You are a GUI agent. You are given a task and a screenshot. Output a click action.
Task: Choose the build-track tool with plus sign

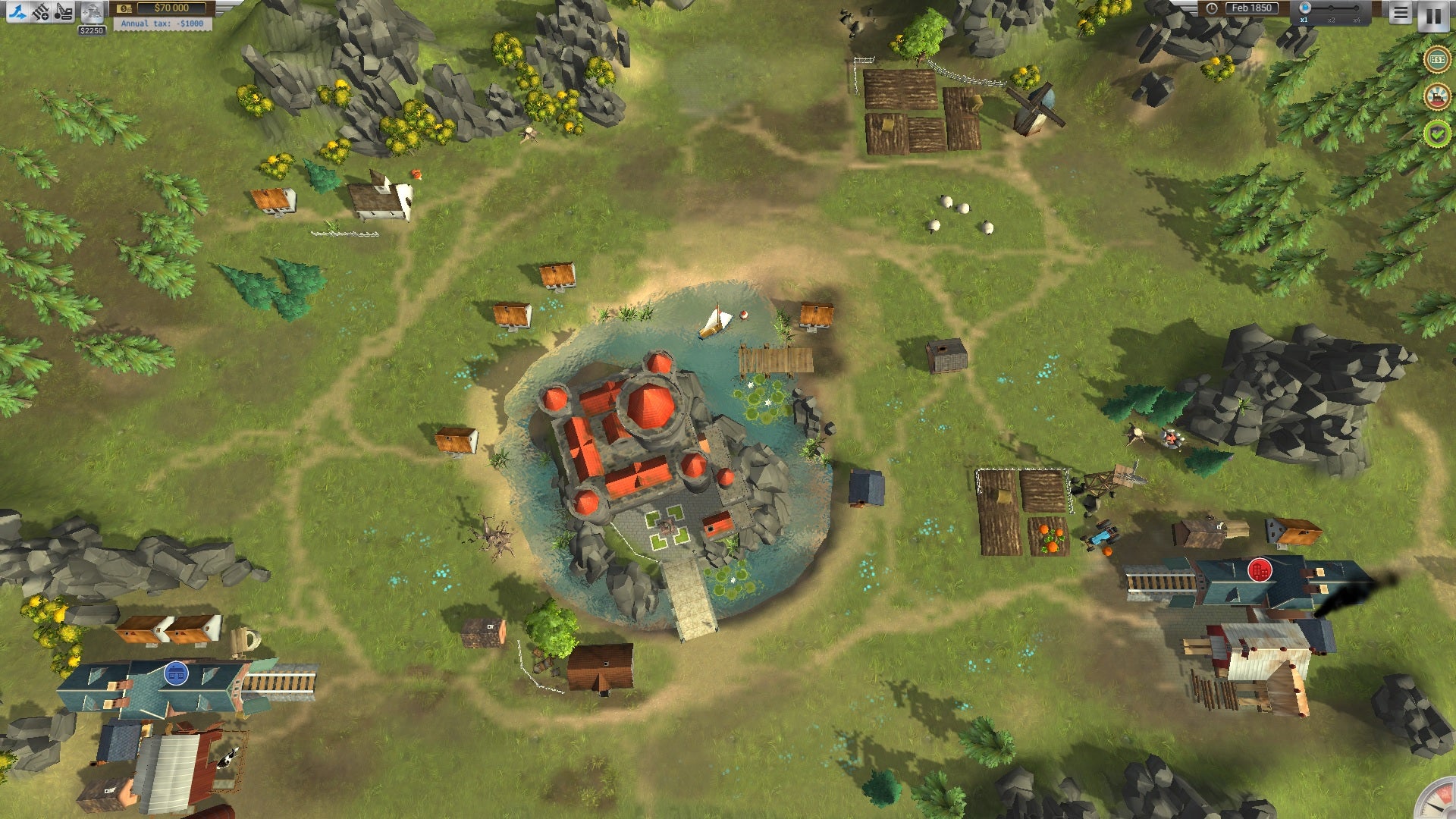point(40,11)
